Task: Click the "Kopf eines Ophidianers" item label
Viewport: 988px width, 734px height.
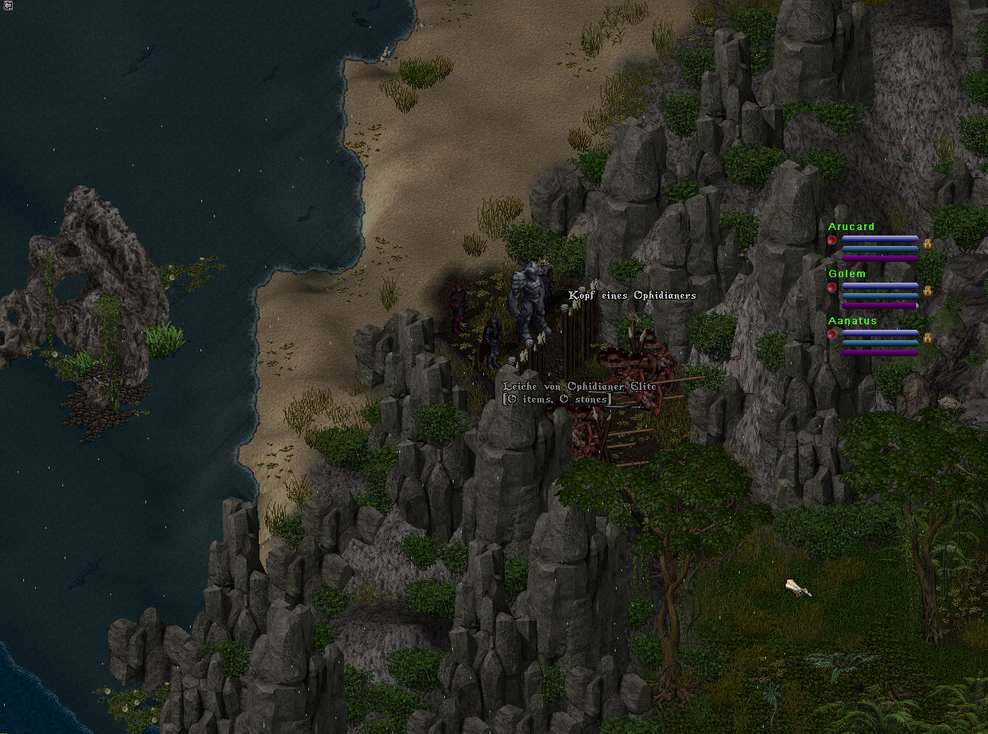Action: pyautogui.click(x=632, y=296)
